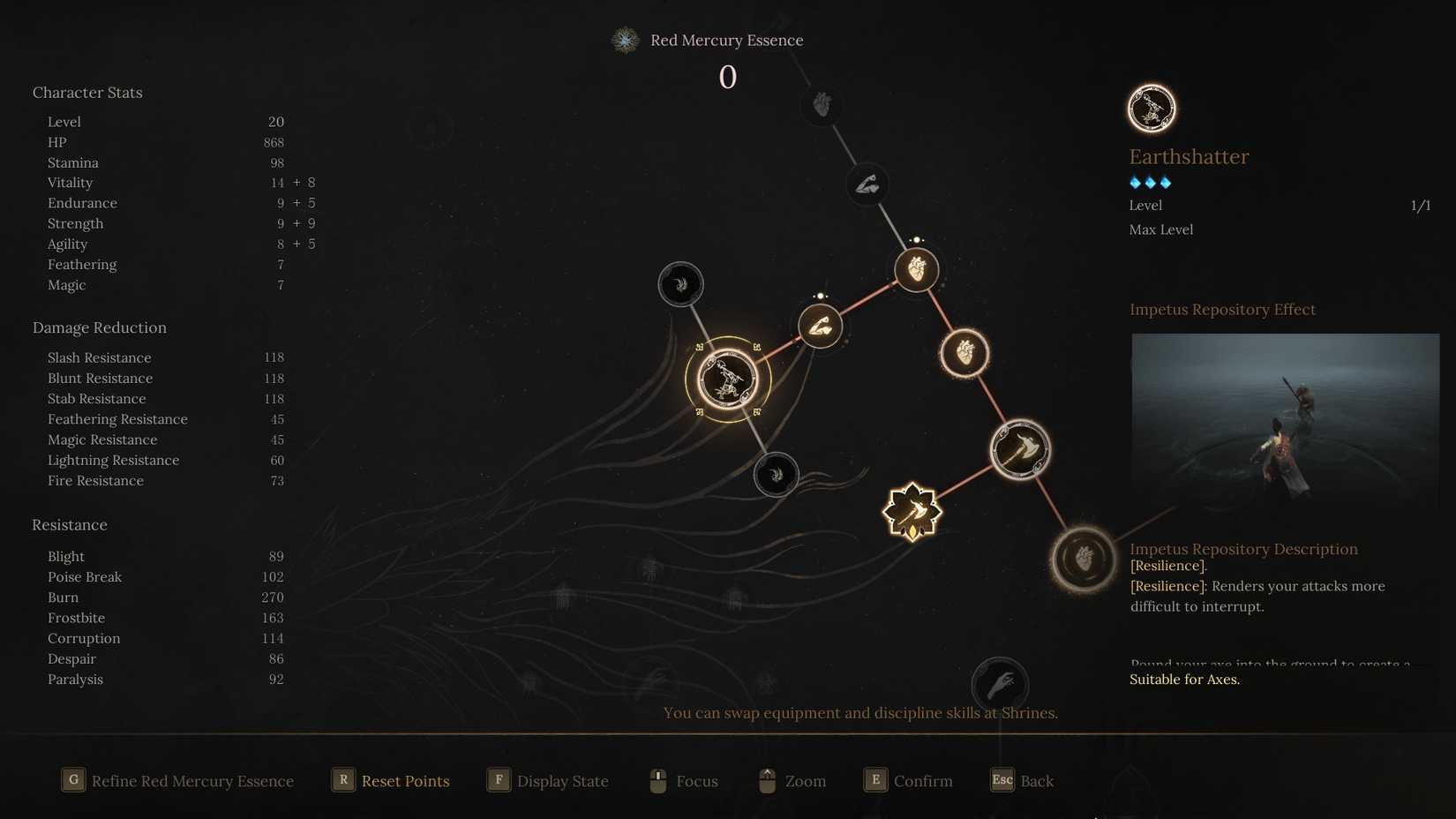
Task: Select the dimmed heart node near the essence counter
Action: [x=819, y=105]
